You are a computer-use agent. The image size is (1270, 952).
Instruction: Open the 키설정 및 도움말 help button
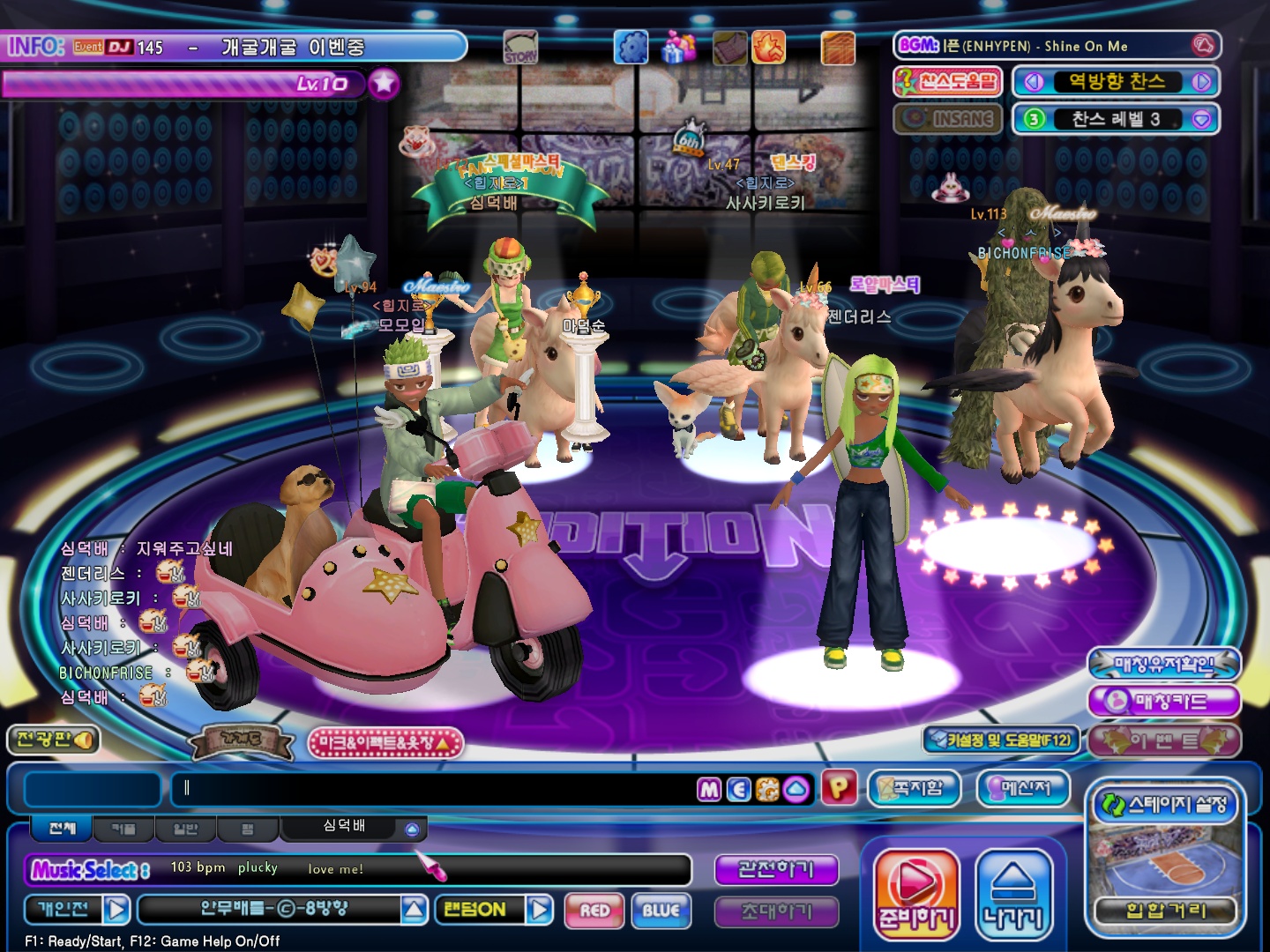click(x=1001, y=740)
